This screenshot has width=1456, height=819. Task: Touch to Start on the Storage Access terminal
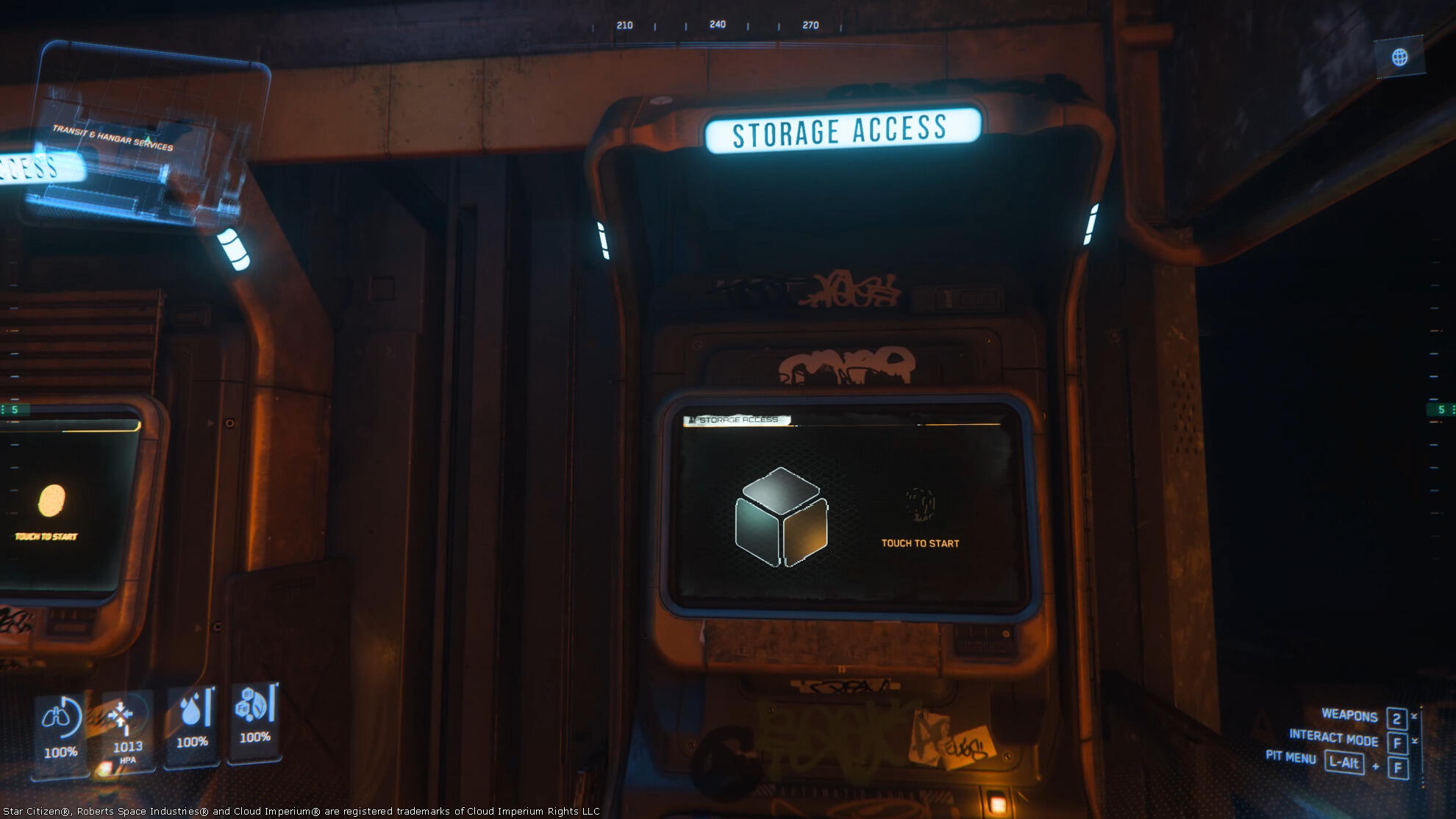(920, 543)
